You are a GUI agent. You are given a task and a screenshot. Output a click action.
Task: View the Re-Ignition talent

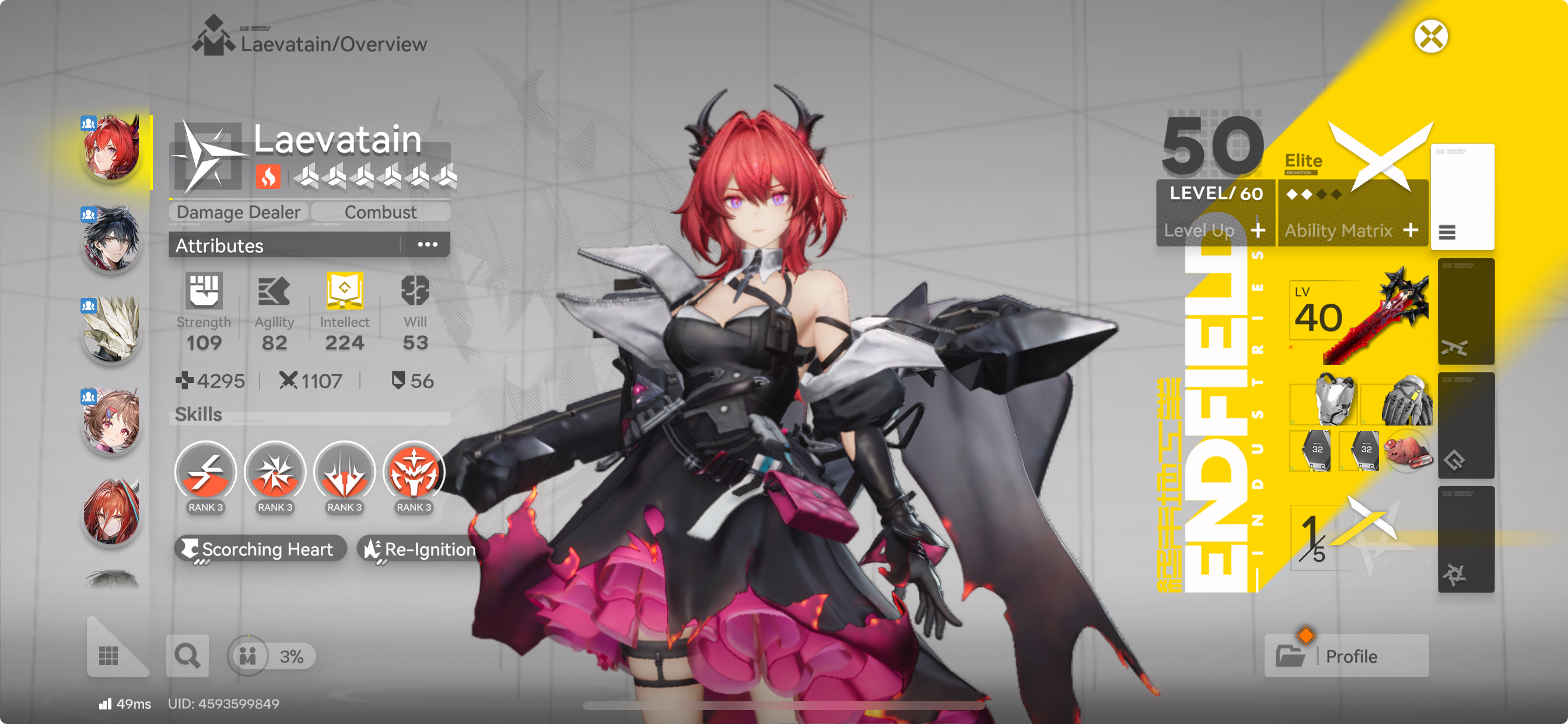(420, 549)
